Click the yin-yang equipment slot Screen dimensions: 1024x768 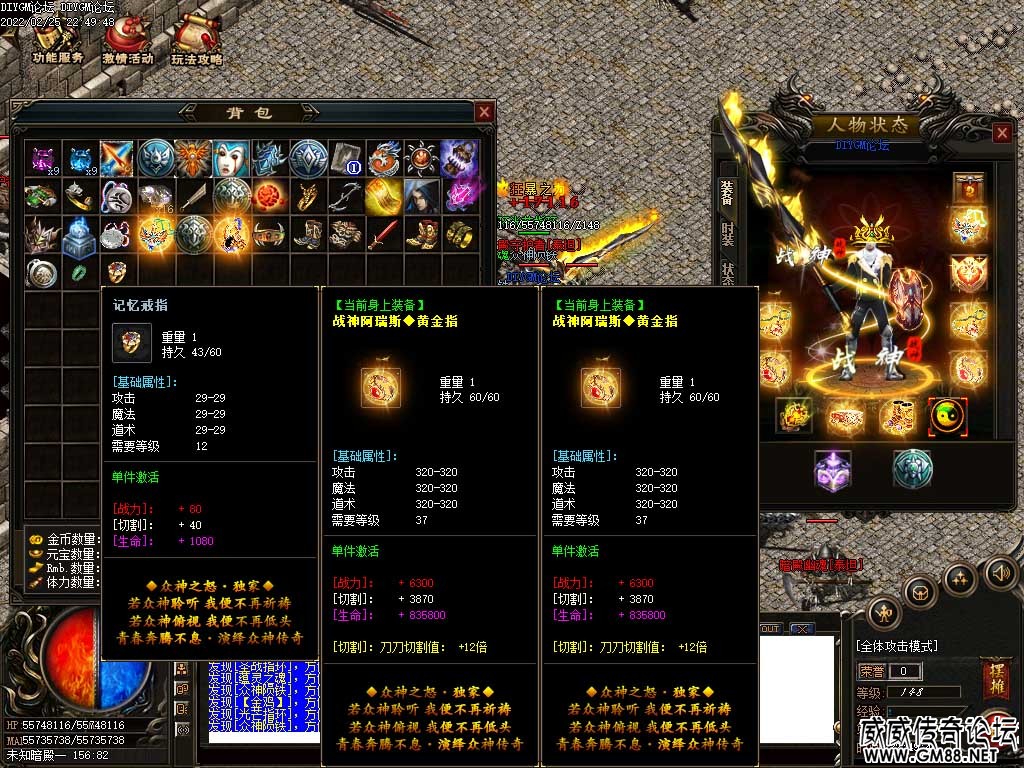point(947,416)
